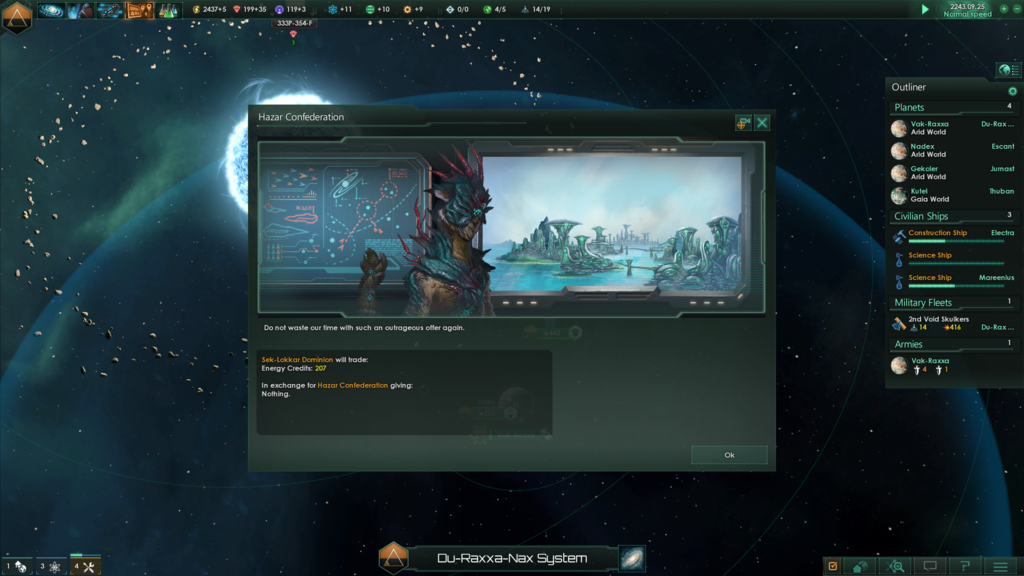Image resolution: width=1024 pixels, height=576 pixels.
Task: Select the wrench-and-hammer build tab numbered 4
Action: 85,566
